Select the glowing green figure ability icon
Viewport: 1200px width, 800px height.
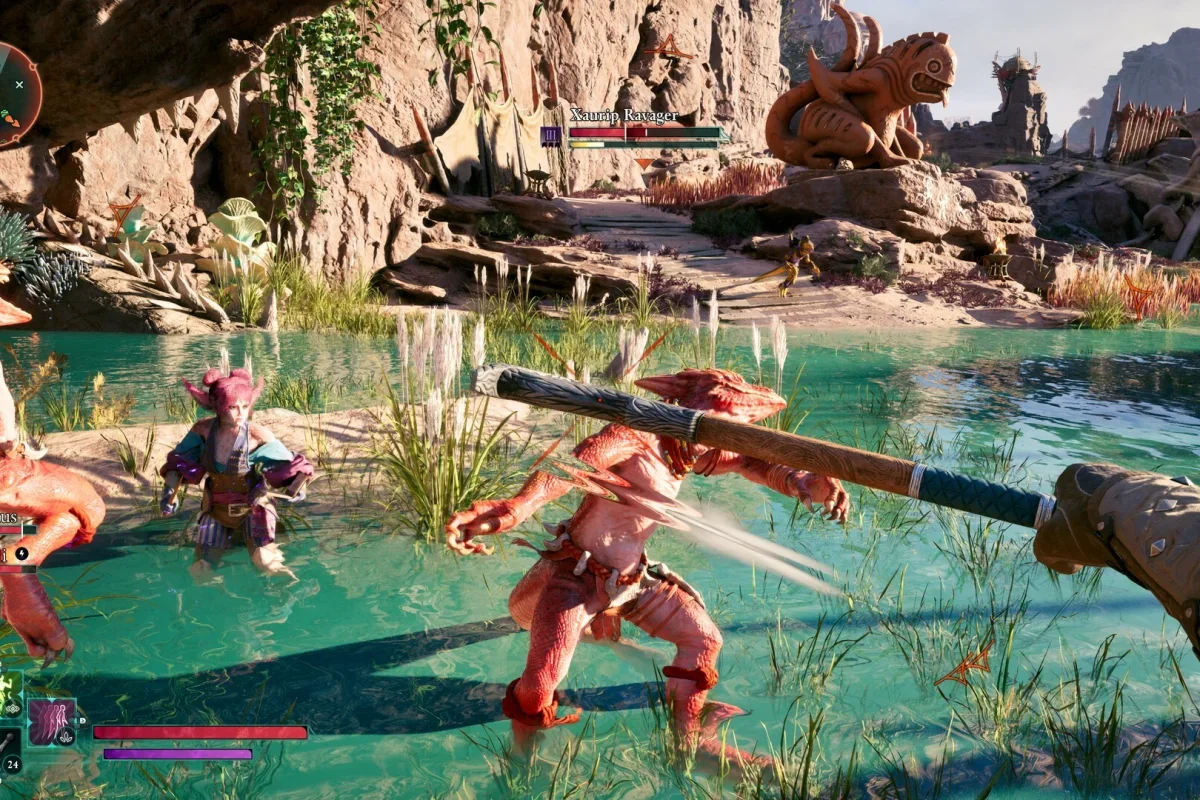pos(9,690)
